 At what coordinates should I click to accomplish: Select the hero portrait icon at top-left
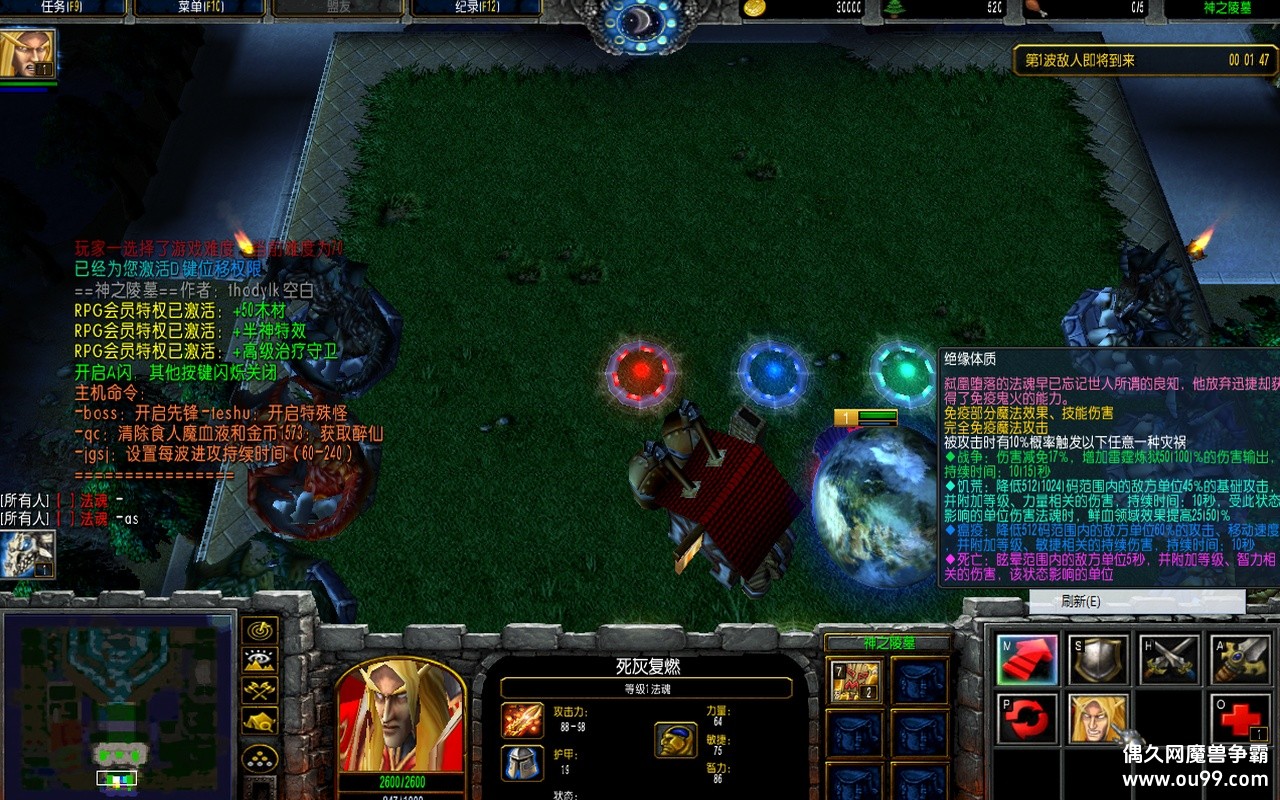tap(27, 54)
